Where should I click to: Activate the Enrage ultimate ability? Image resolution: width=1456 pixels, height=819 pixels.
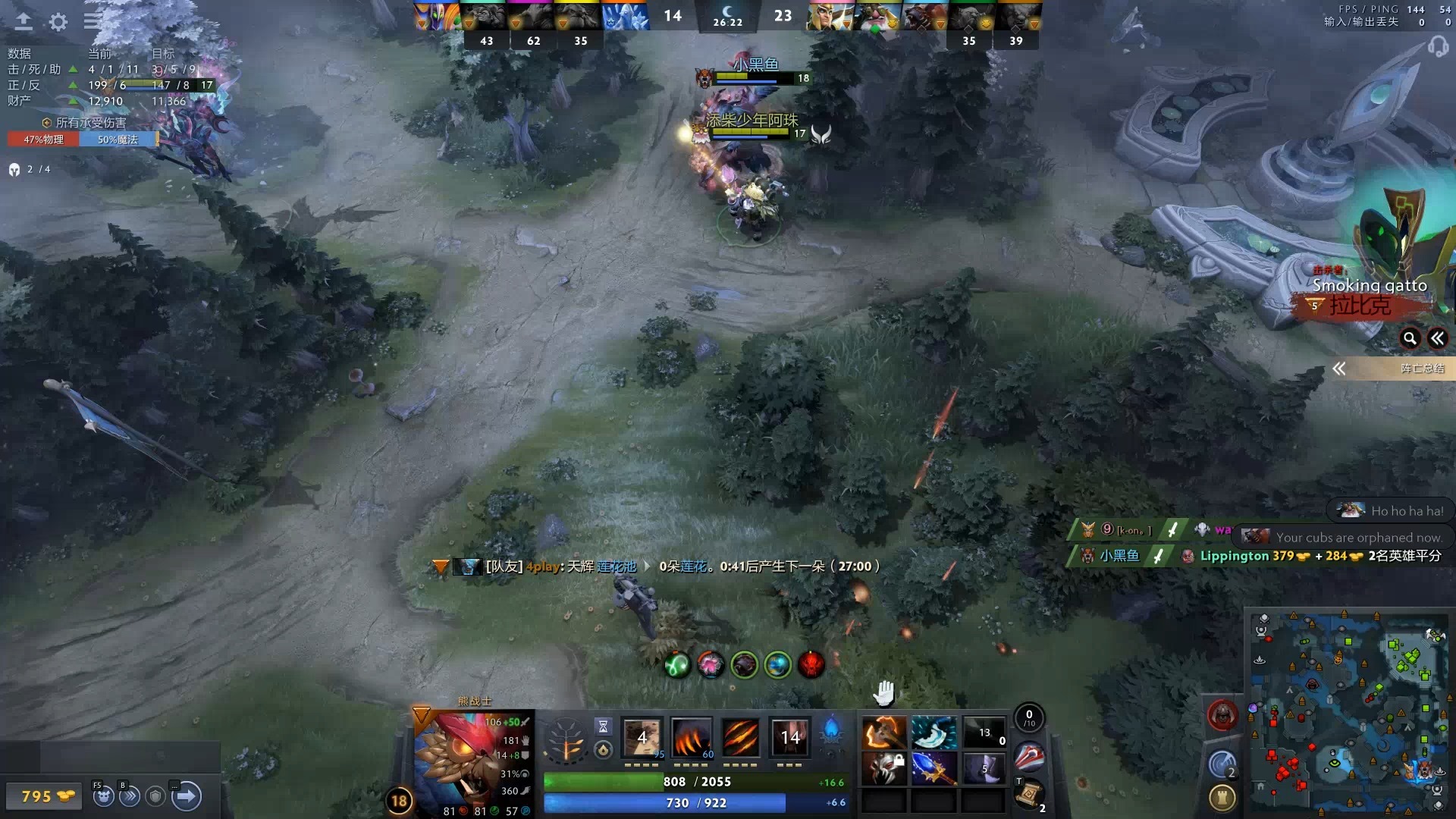pyautogui.click(x=789, y=737)
